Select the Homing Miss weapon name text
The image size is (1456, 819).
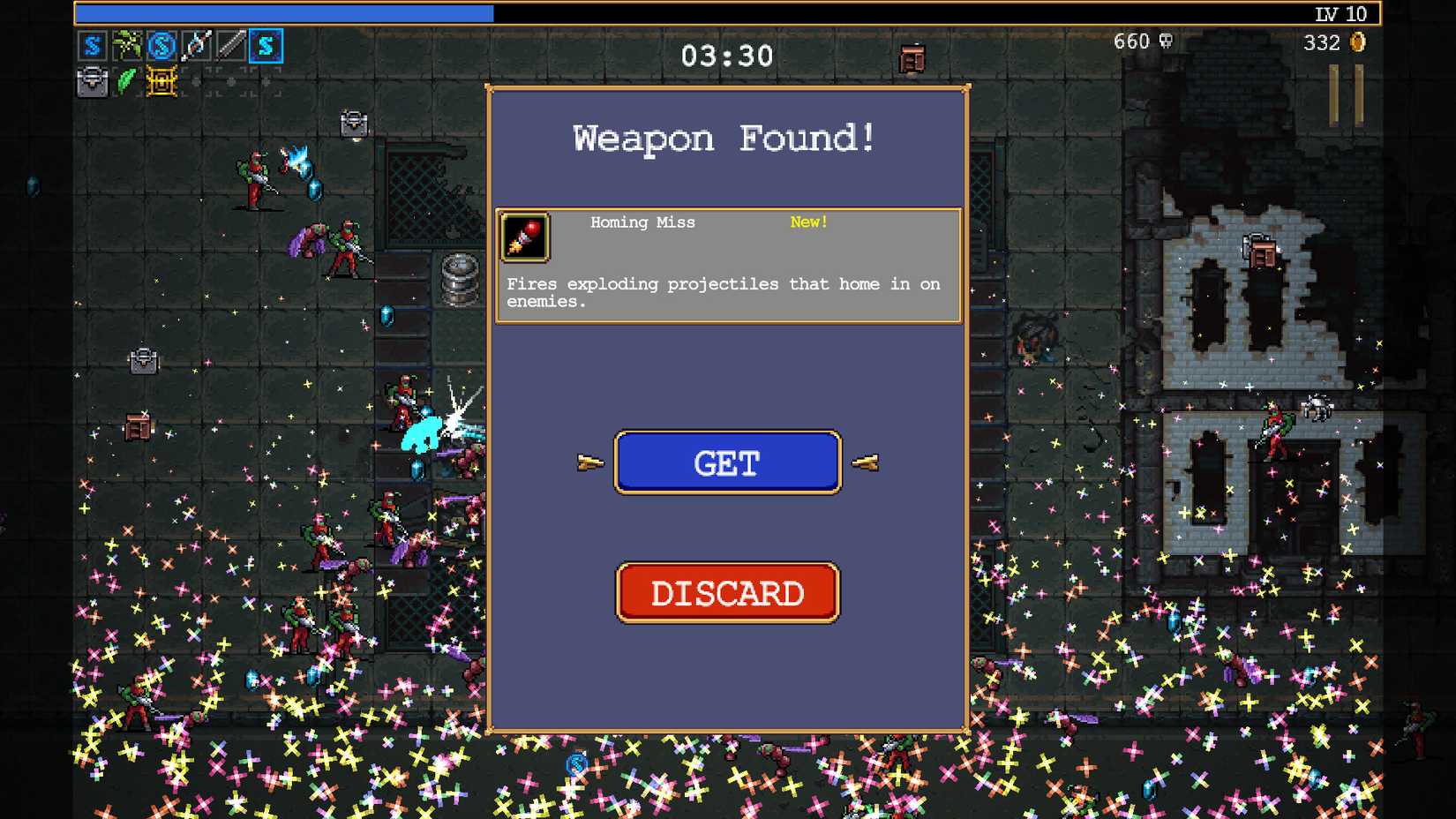(x=643, y=222)
